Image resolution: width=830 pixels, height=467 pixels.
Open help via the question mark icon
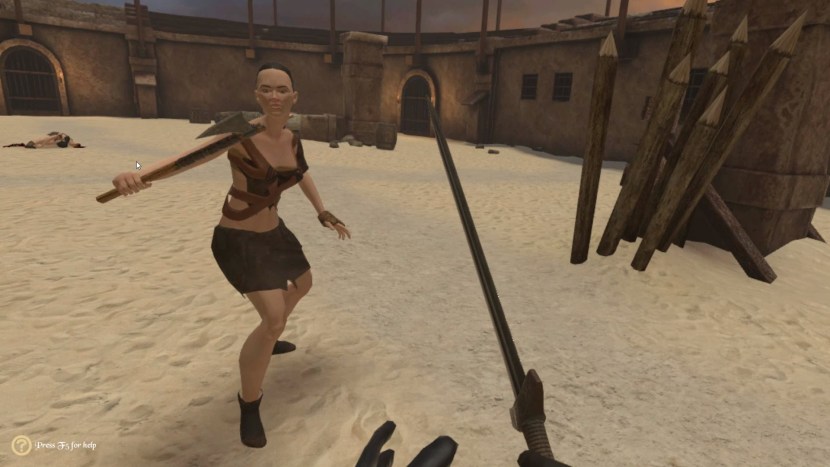point(21,445)
